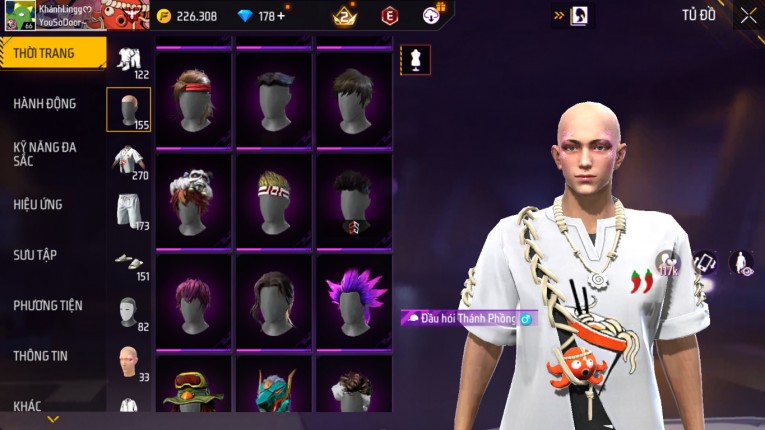This screenshot has width=765, height=430.
Task: Pick the brown hair with red headband
Action: [194, 97]
